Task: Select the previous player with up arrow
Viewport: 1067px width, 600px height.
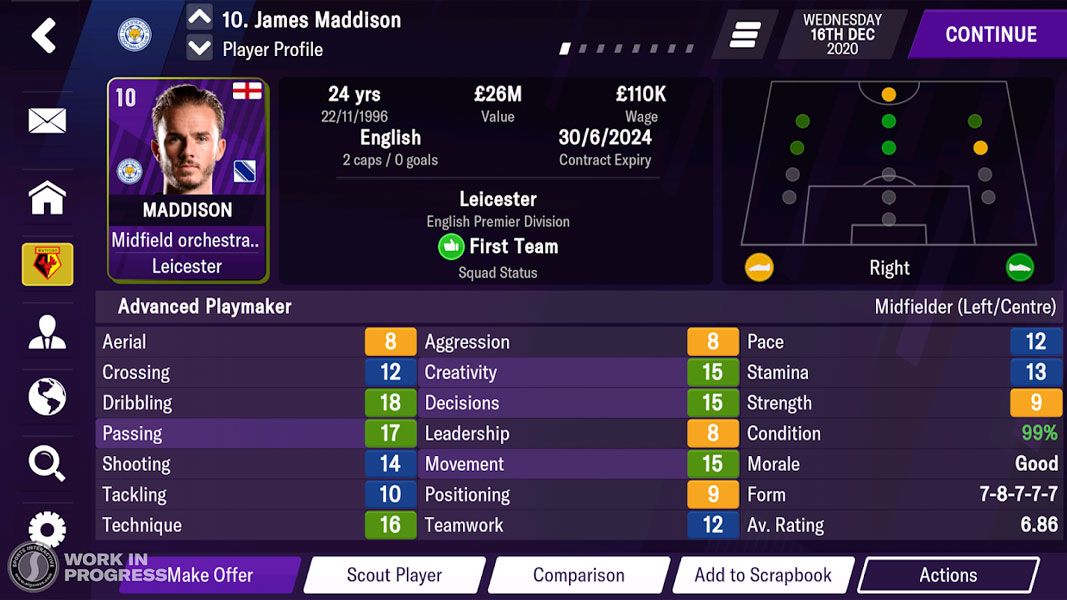Action: [x=200, y=18]
